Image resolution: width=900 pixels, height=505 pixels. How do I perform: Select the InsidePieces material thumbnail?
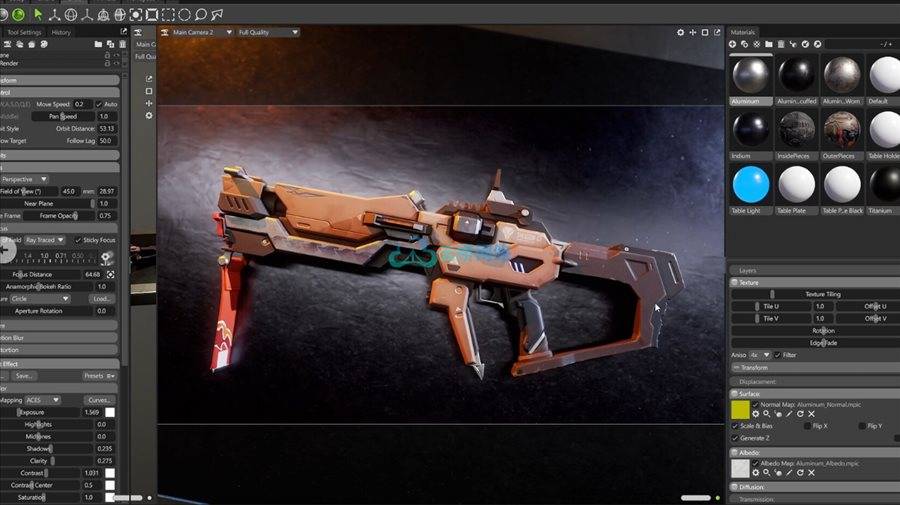[x=797, y=129]
